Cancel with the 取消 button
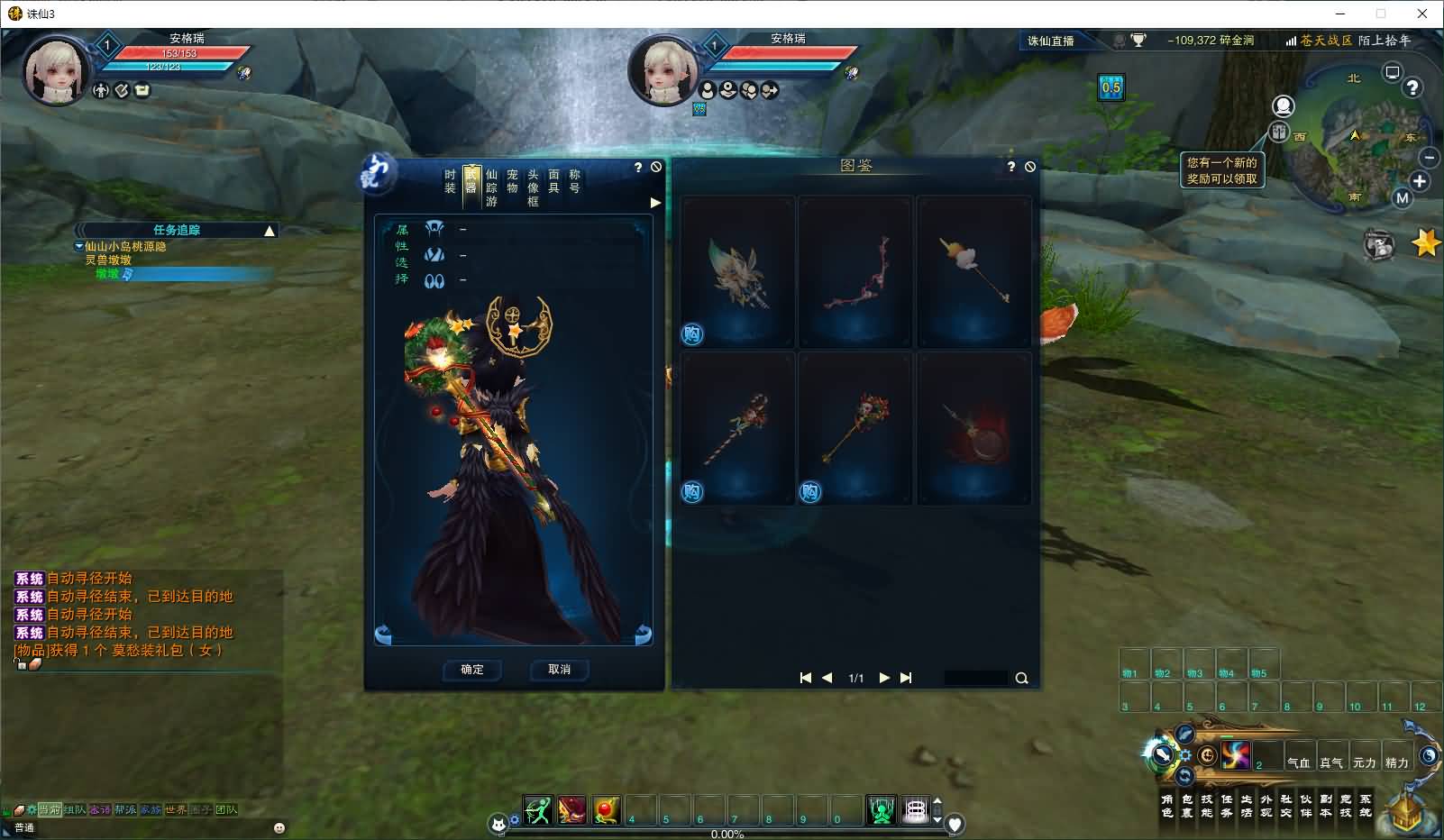 [x=560, y=670]
